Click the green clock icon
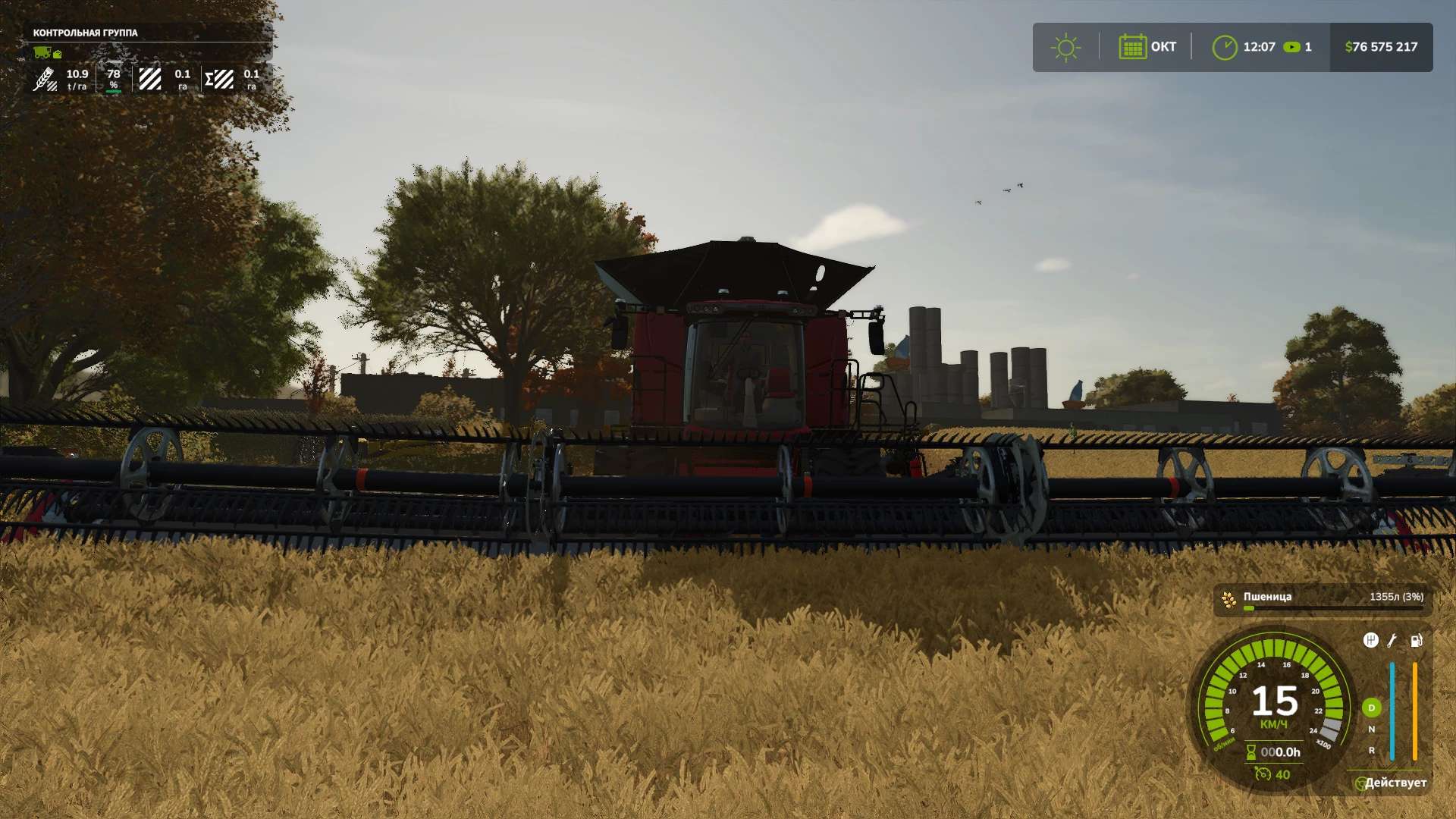This screenshot has height=819, width=1456. [x=1224, y=47]
